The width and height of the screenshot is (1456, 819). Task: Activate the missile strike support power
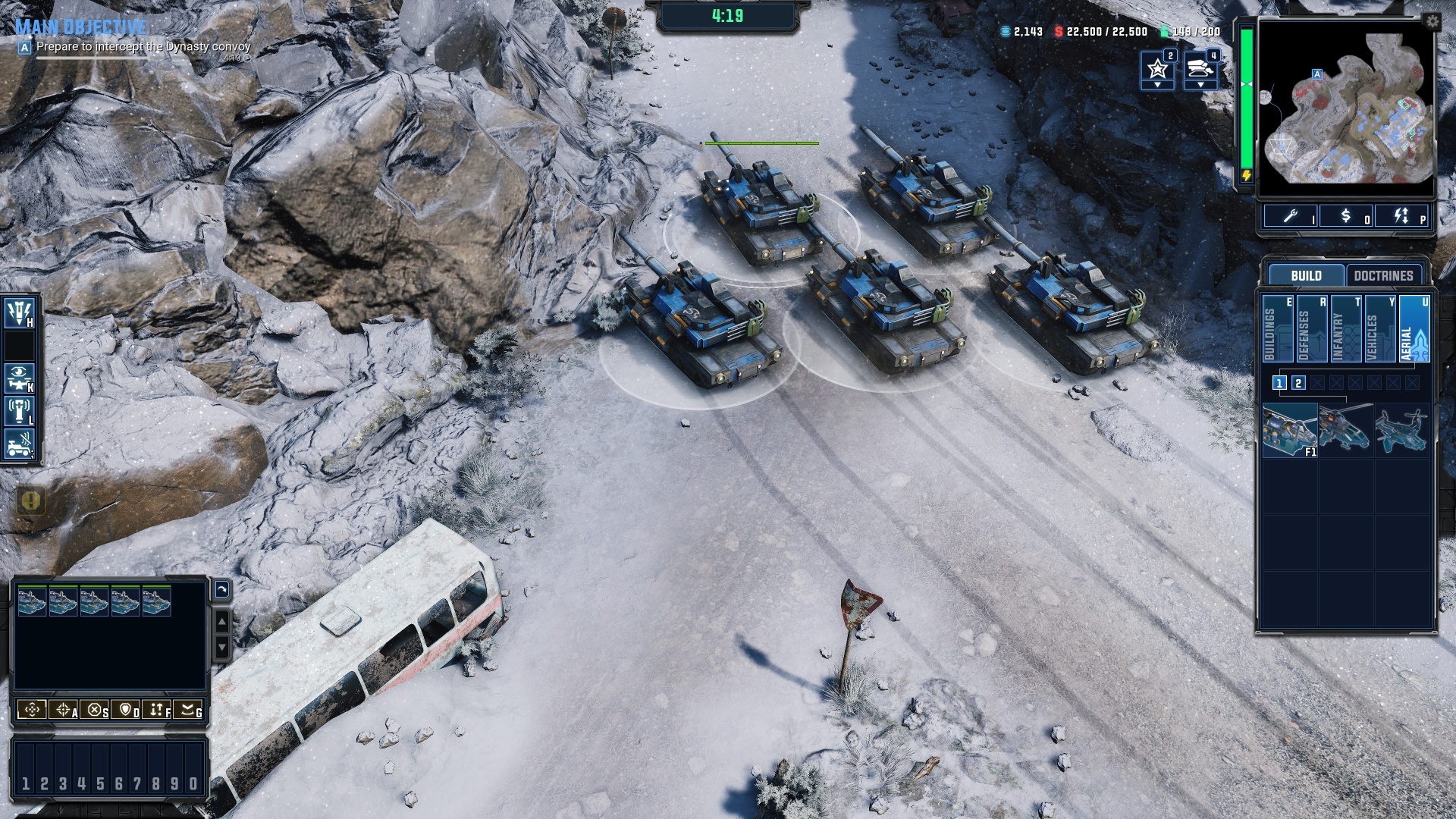[19, 312]
